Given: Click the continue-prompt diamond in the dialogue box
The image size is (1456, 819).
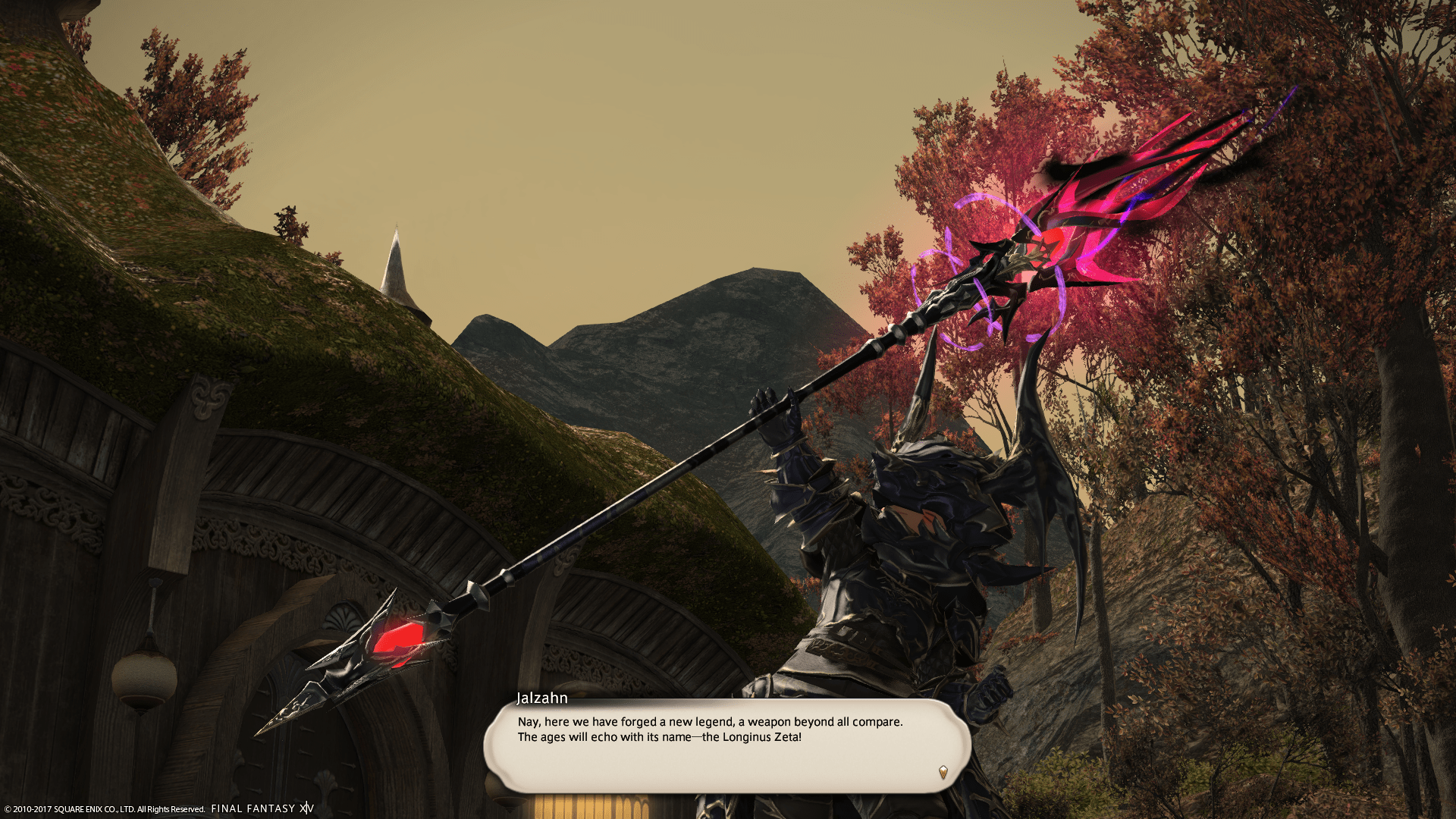Looking at the screenshot, I should 943,773.
